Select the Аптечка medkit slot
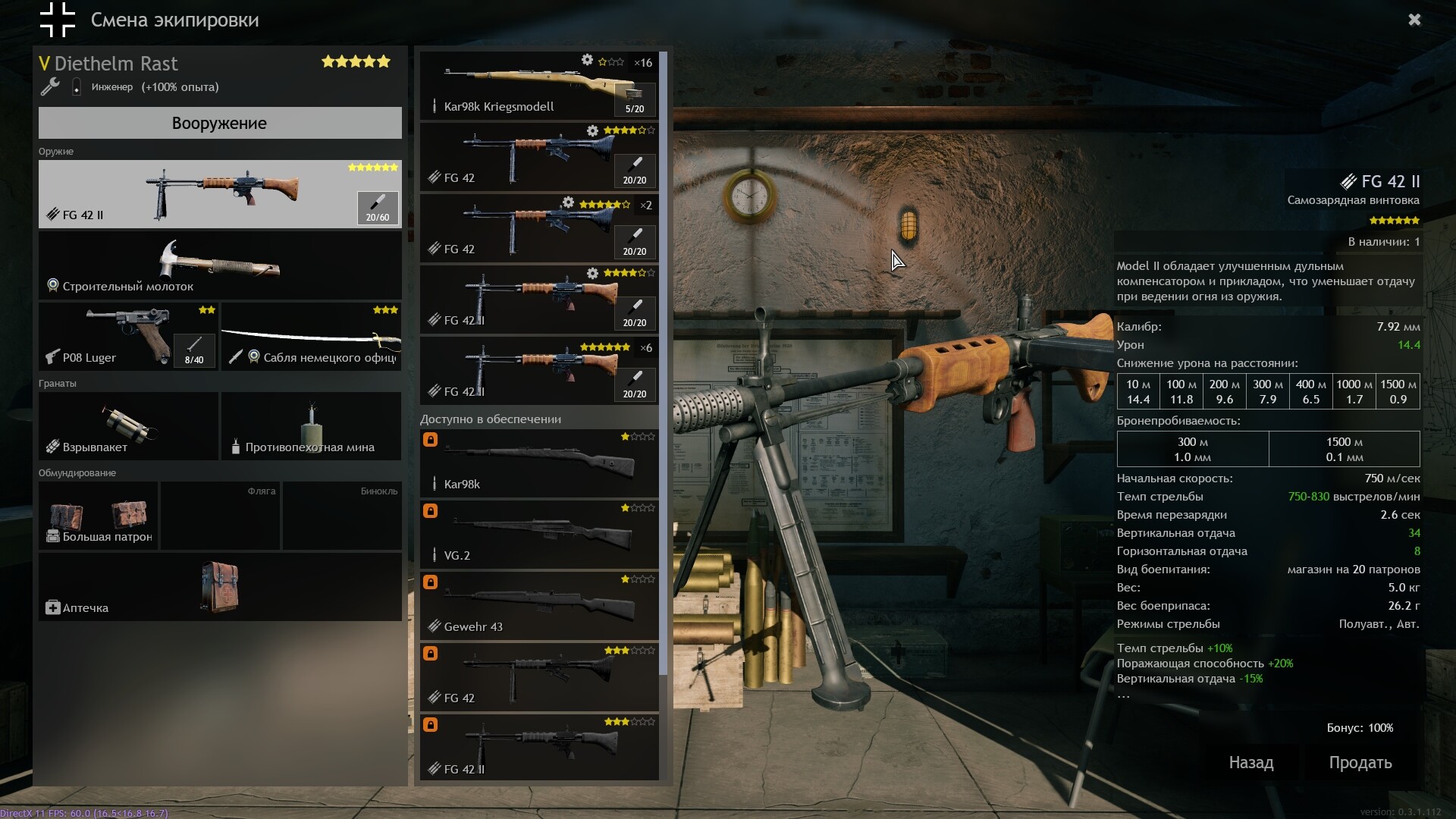1456x819 pixels. click(x=220, y=587)
